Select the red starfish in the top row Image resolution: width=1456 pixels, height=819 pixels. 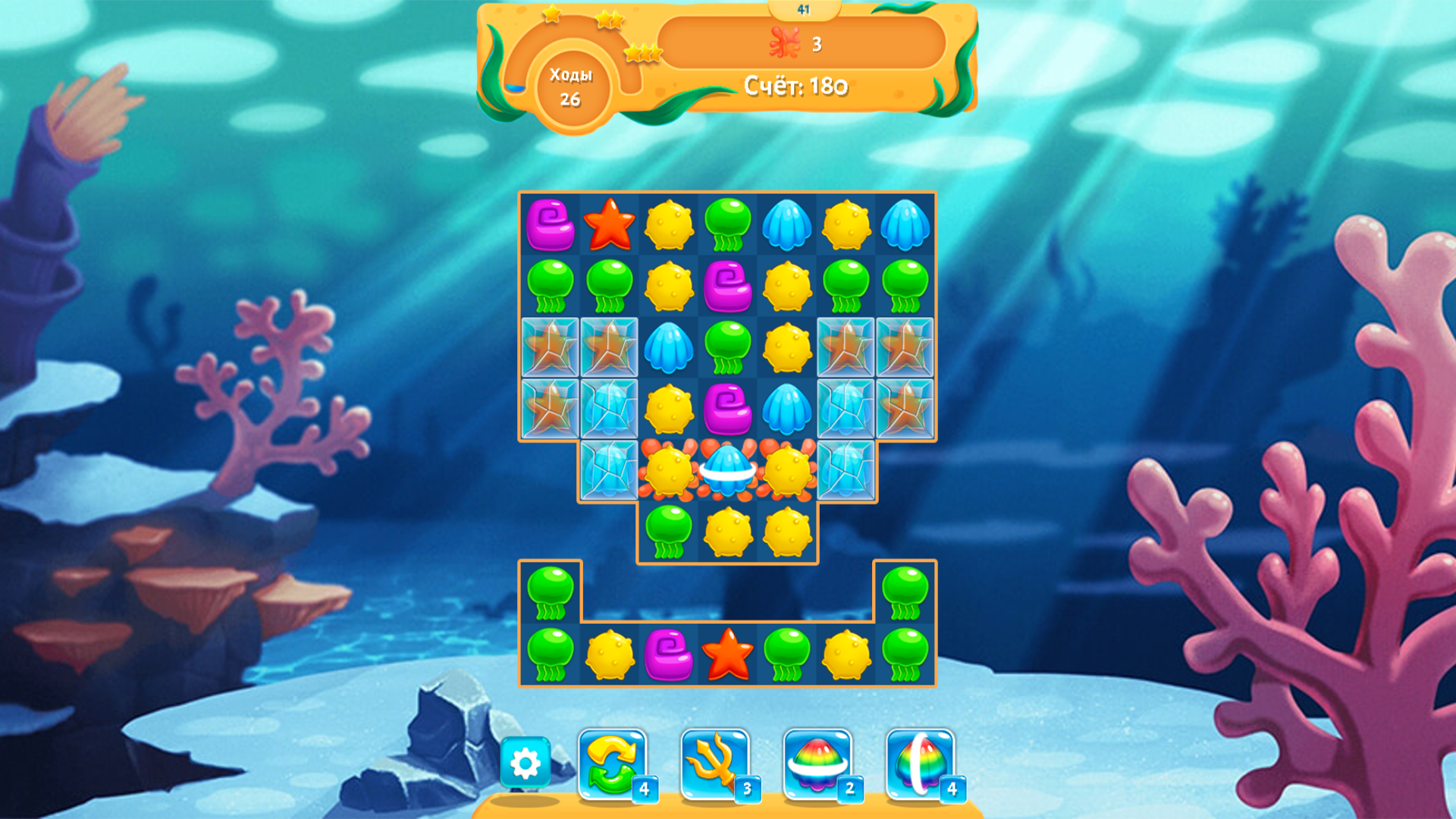608,224
